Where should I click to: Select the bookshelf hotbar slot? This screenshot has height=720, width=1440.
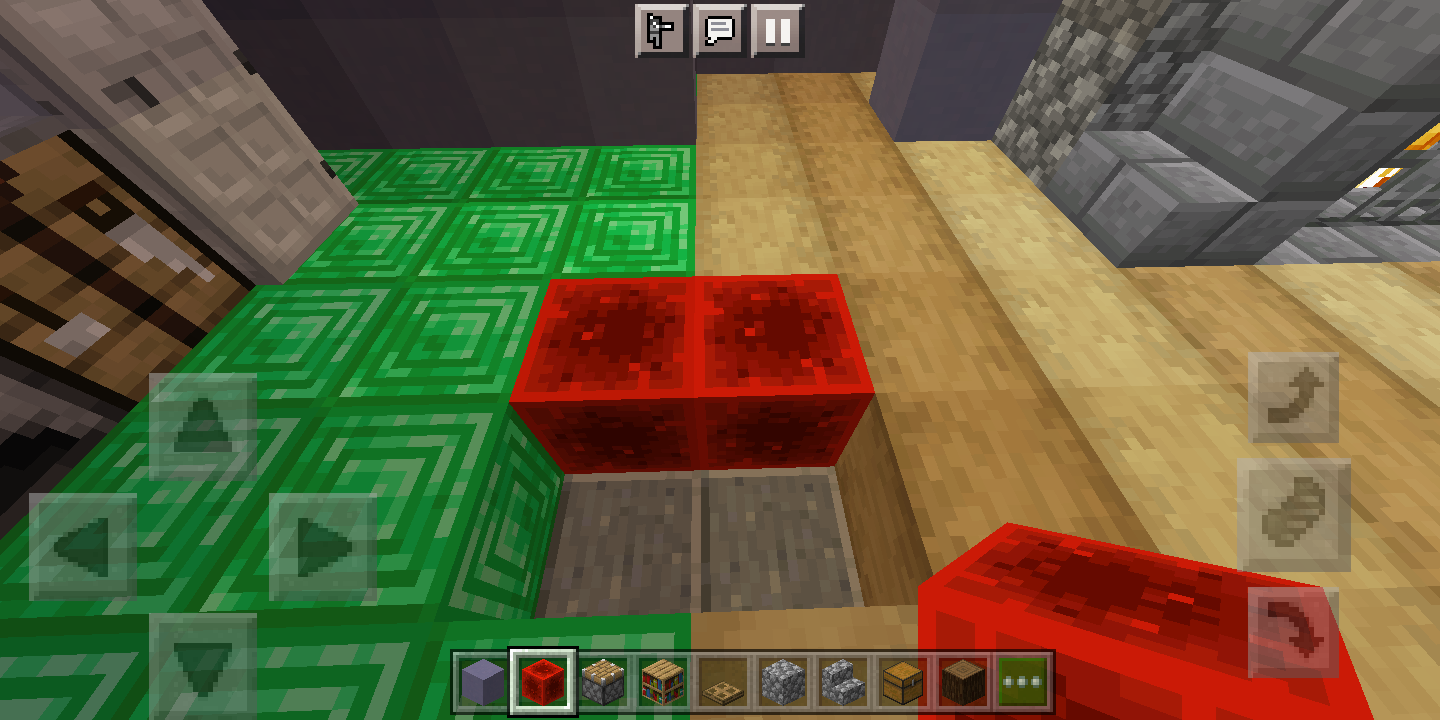point(659,678)
